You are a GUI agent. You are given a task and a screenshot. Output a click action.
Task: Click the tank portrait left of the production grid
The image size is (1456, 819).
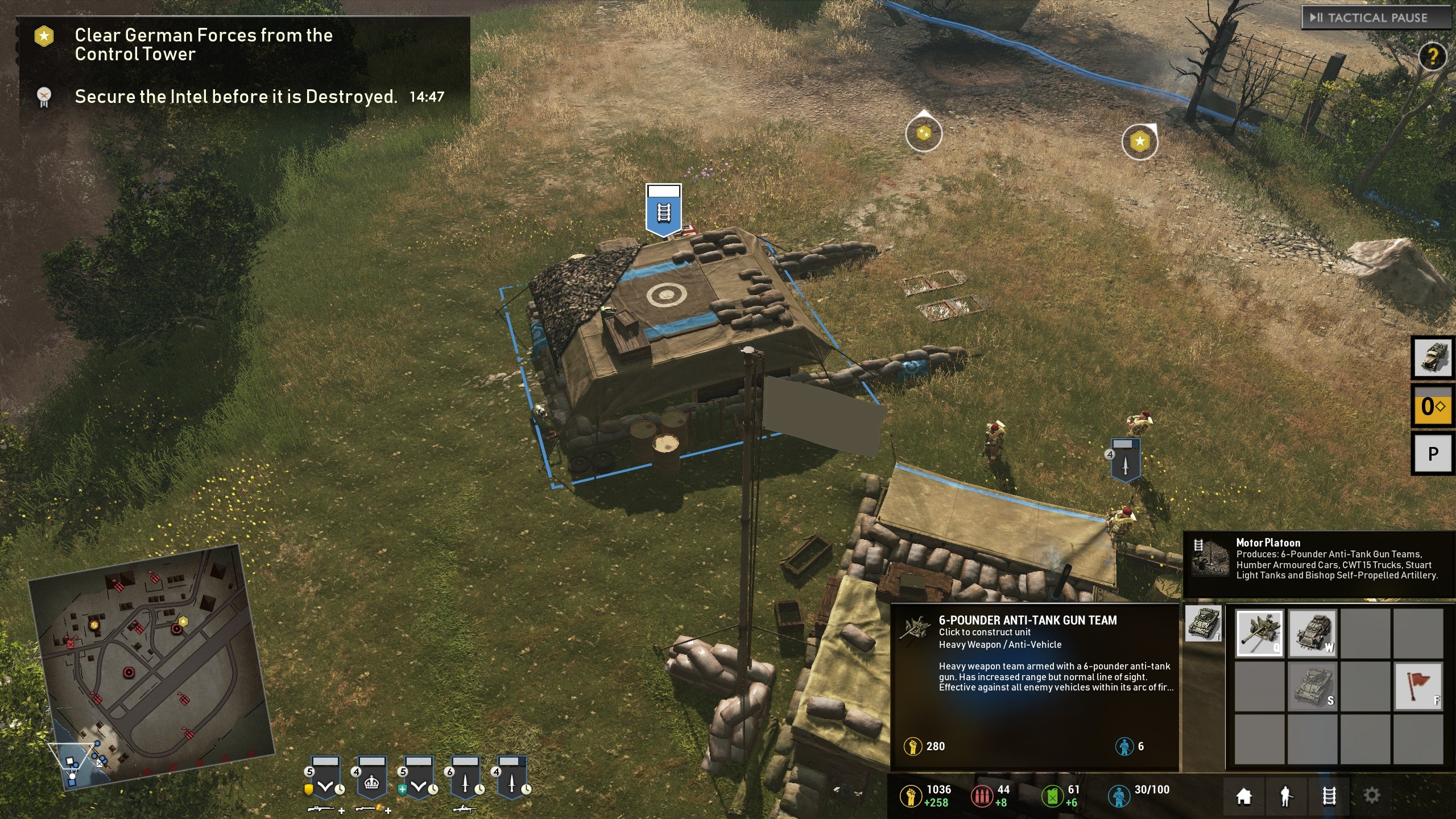click(x=1202, y=623)
